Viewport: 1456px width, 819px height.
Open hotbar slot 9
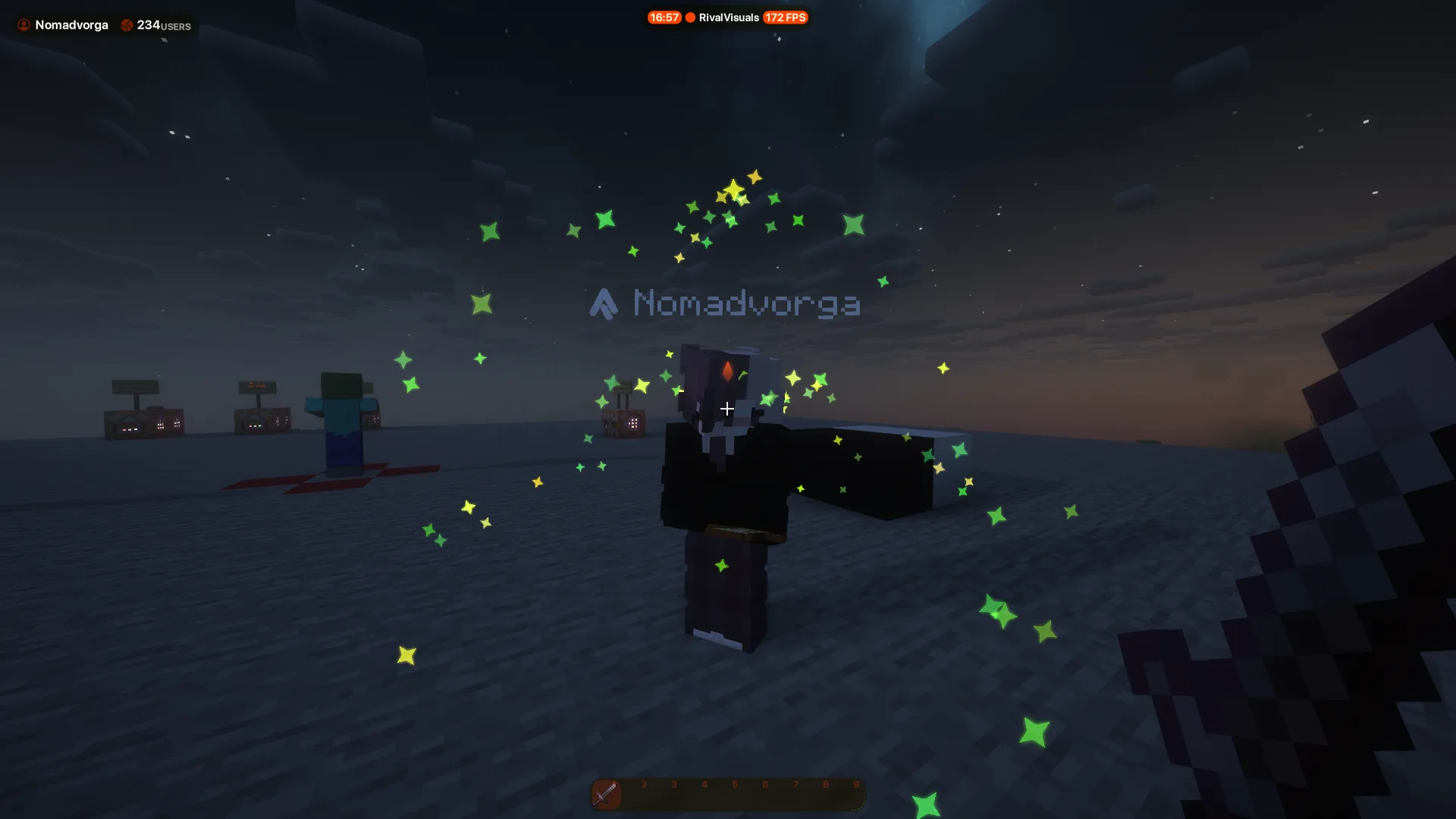tap(855, 794)
